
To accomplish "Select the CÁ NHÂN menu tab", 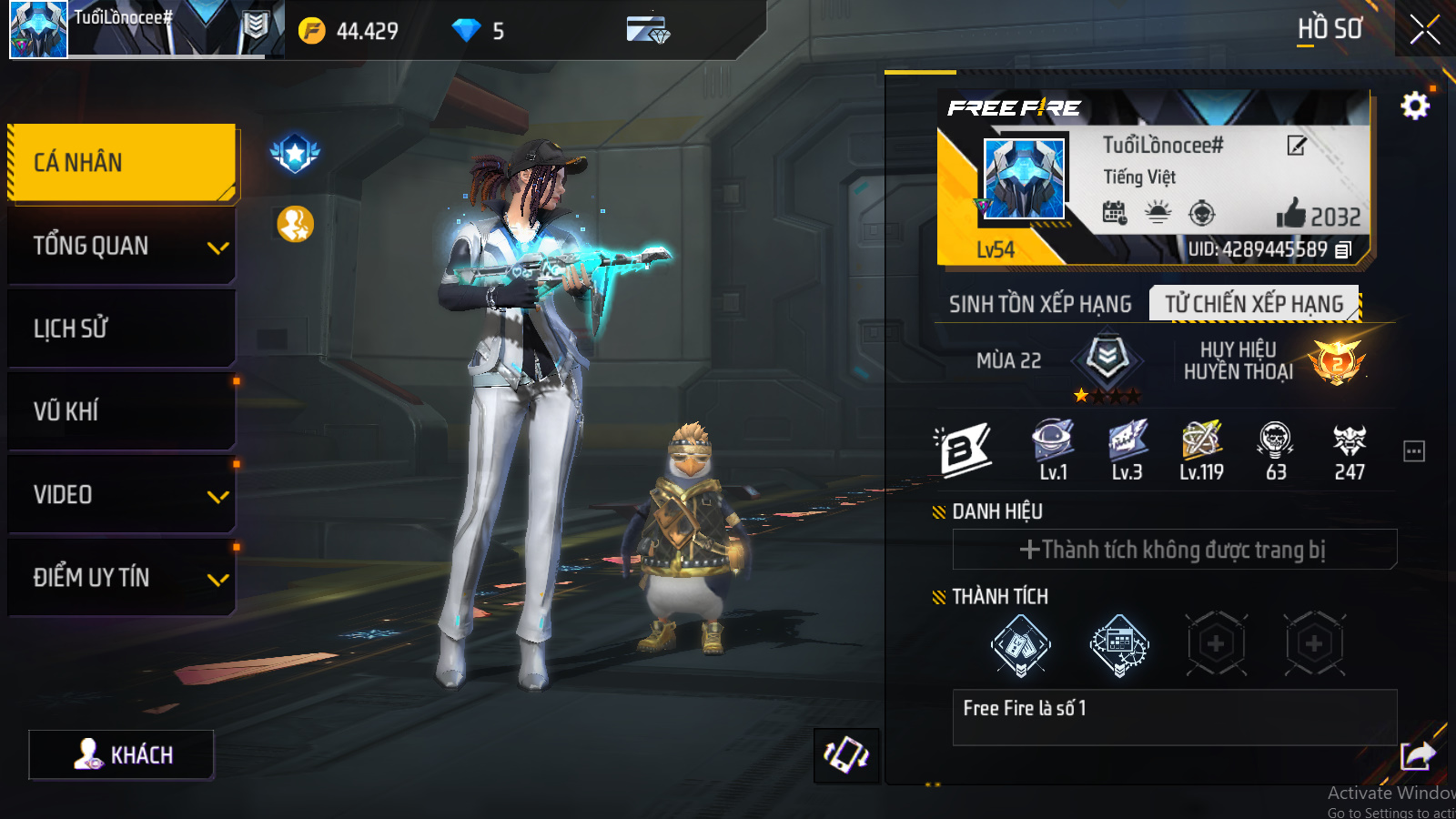I will coord(122,163).
